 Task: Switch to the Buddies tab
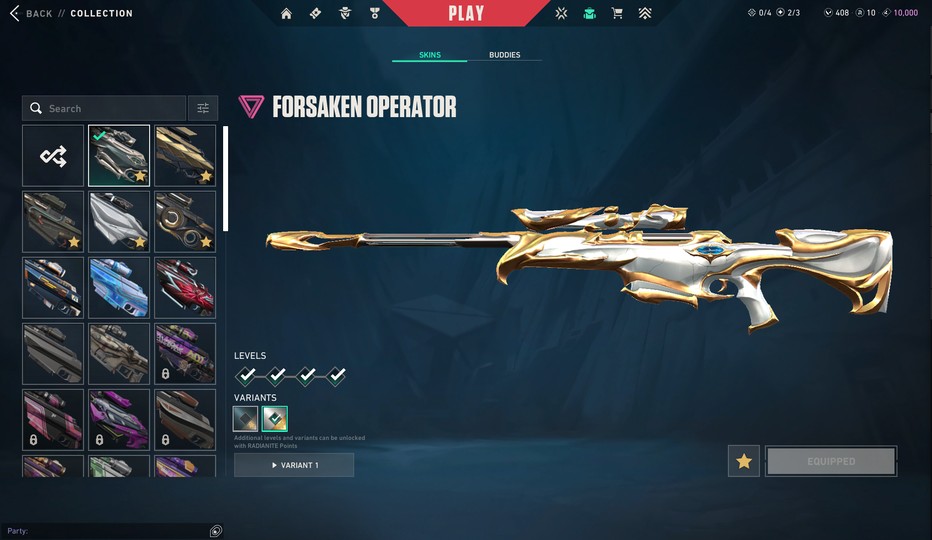(504, 55)
